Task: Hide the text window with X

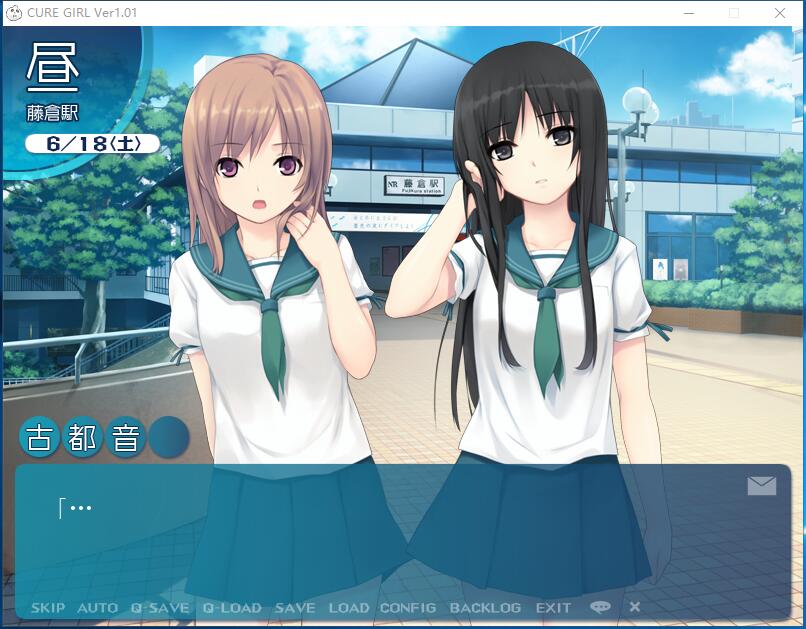Action: [x=635, y=607]
